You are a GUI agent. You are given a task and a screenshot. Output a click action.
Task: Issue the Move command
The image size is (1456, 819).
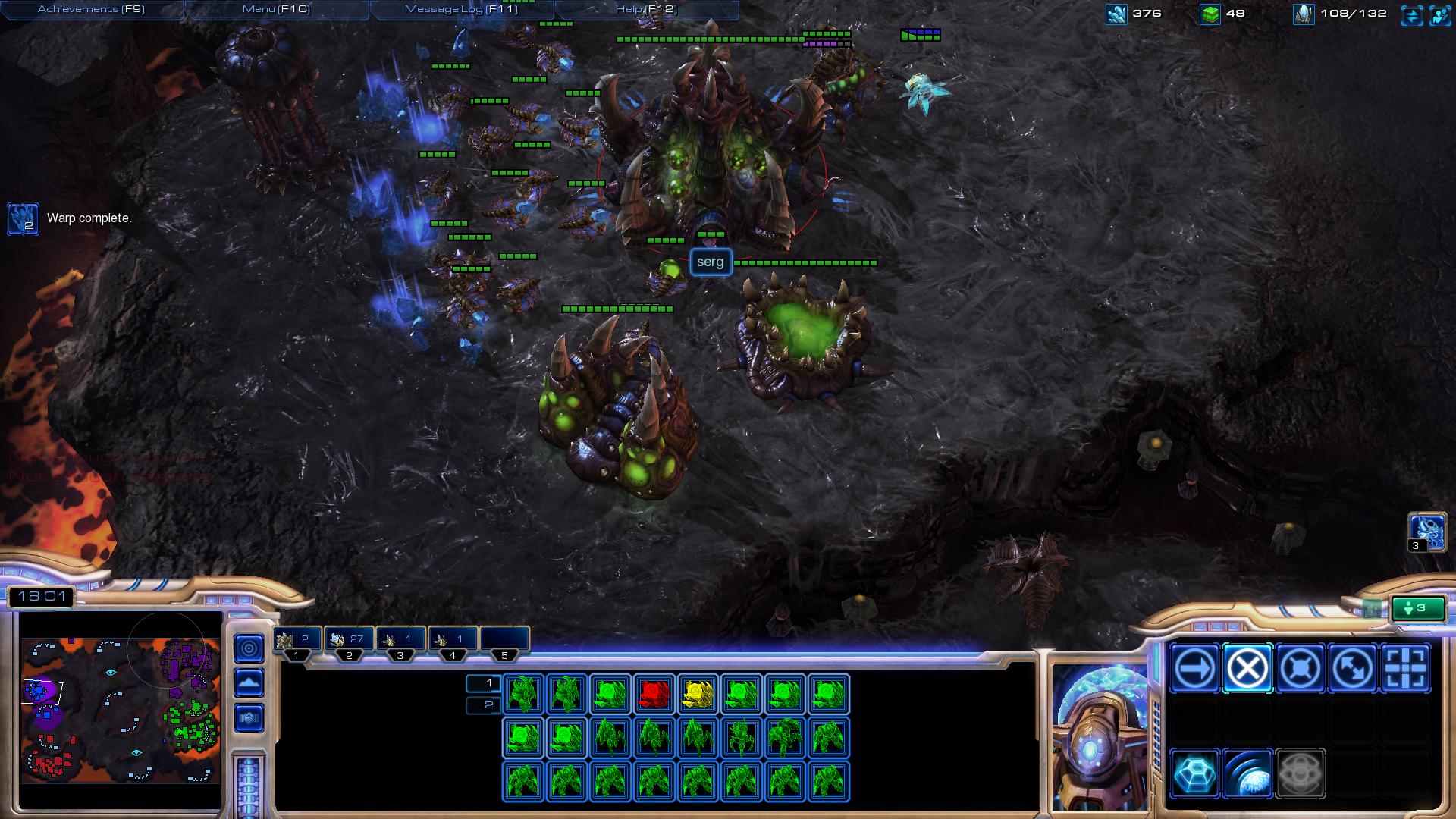tap(1195, 669)
